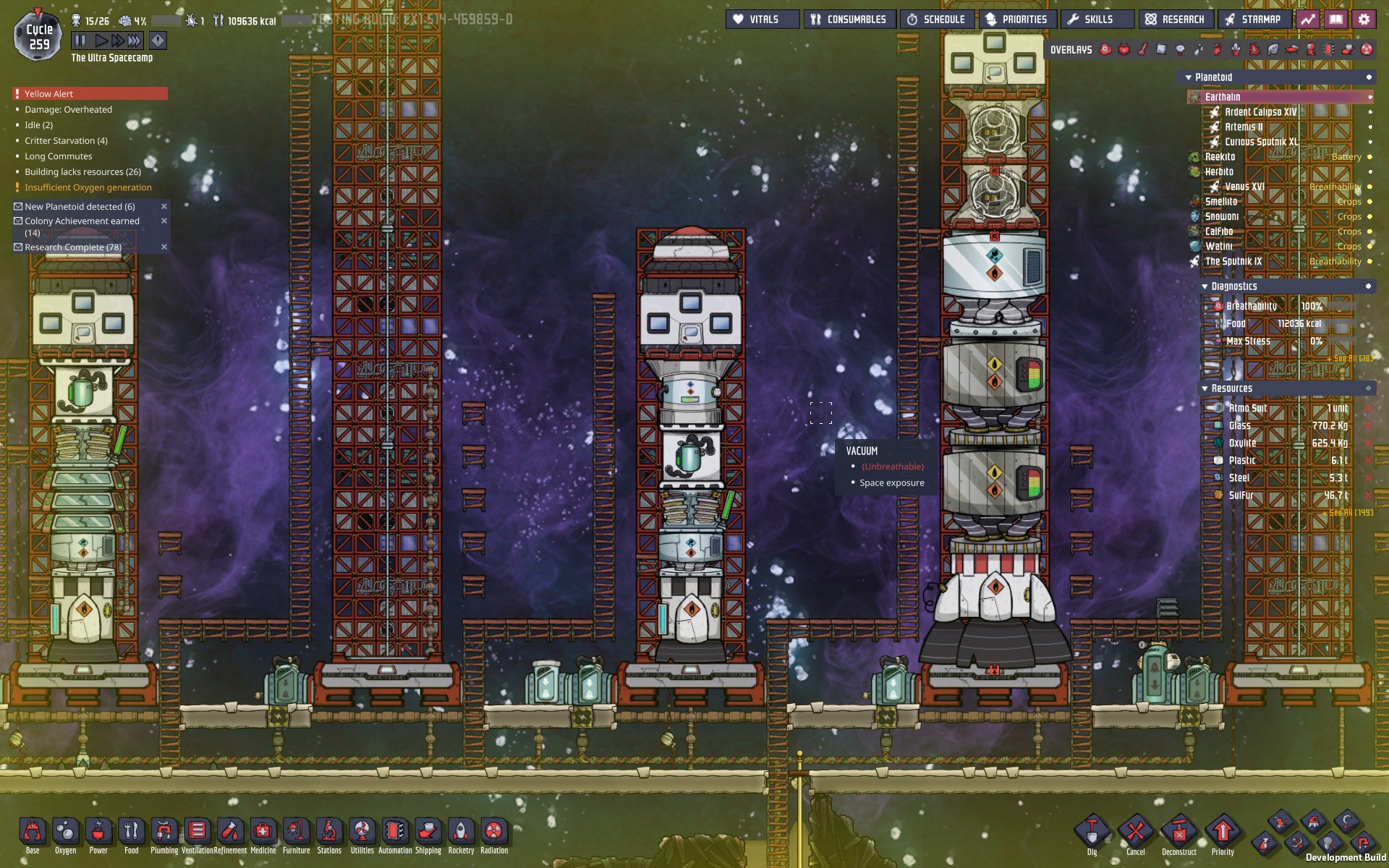Select the Rocketry build menu

point(461,833)
